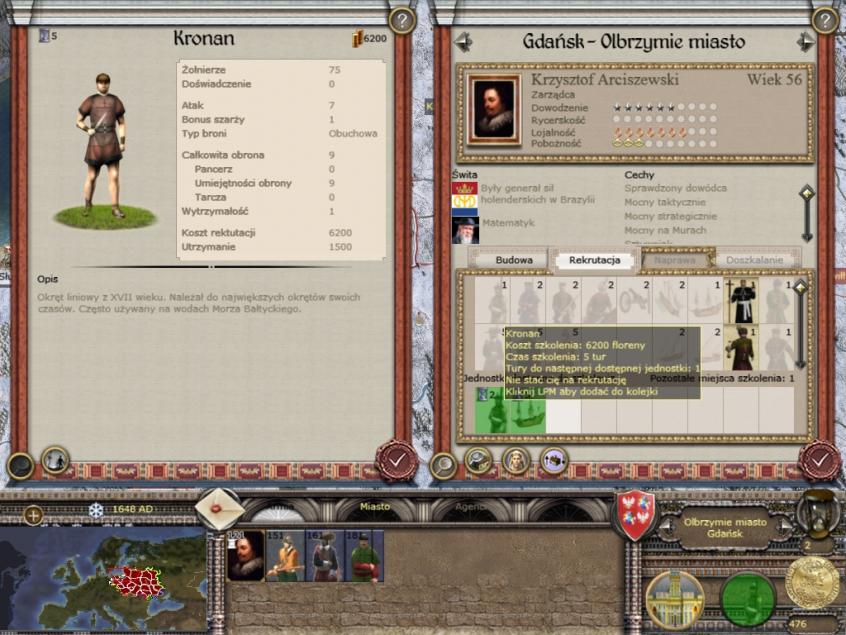The width and height of the screenshot is (846, 635).
Task: Go to the next settlement arrow beside Gdańsk title
Action: 805,42
